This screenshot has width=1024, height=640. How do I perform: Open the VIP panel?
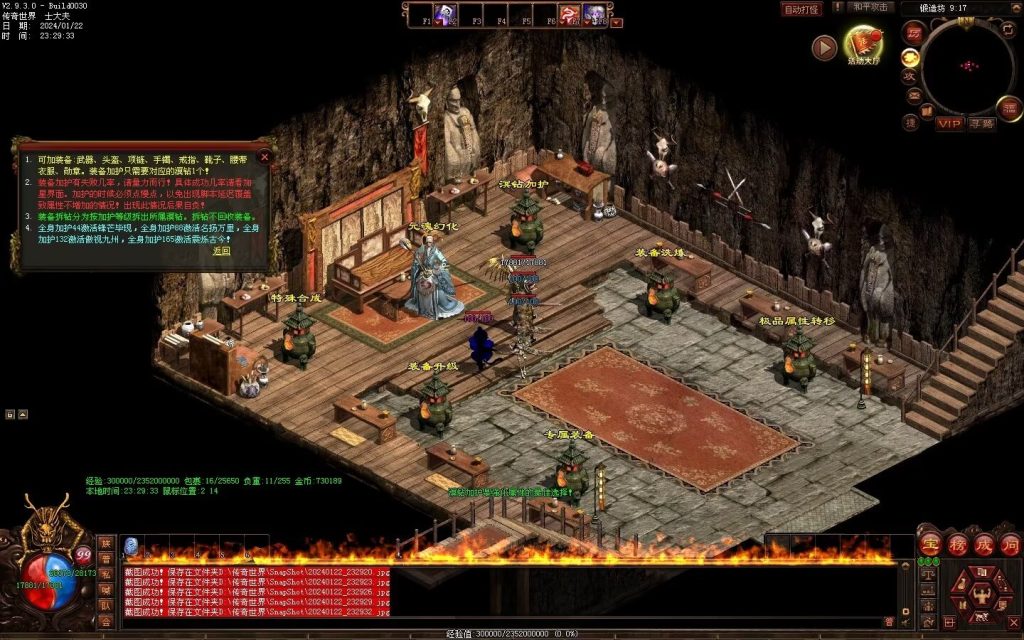pos(949,124)
